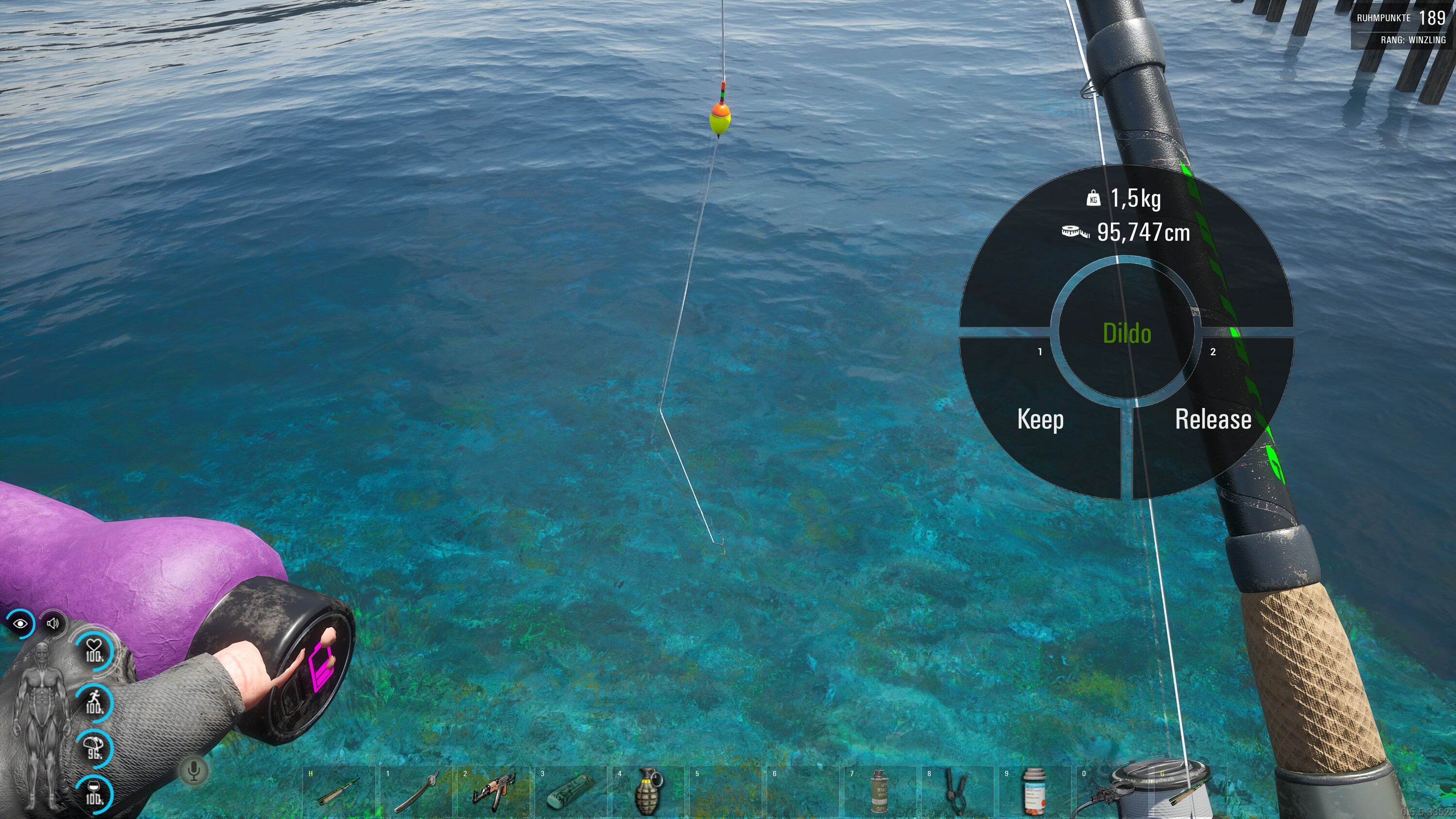
Task: Select the curved sword in slot 1
Action: [x=417, y=792]
